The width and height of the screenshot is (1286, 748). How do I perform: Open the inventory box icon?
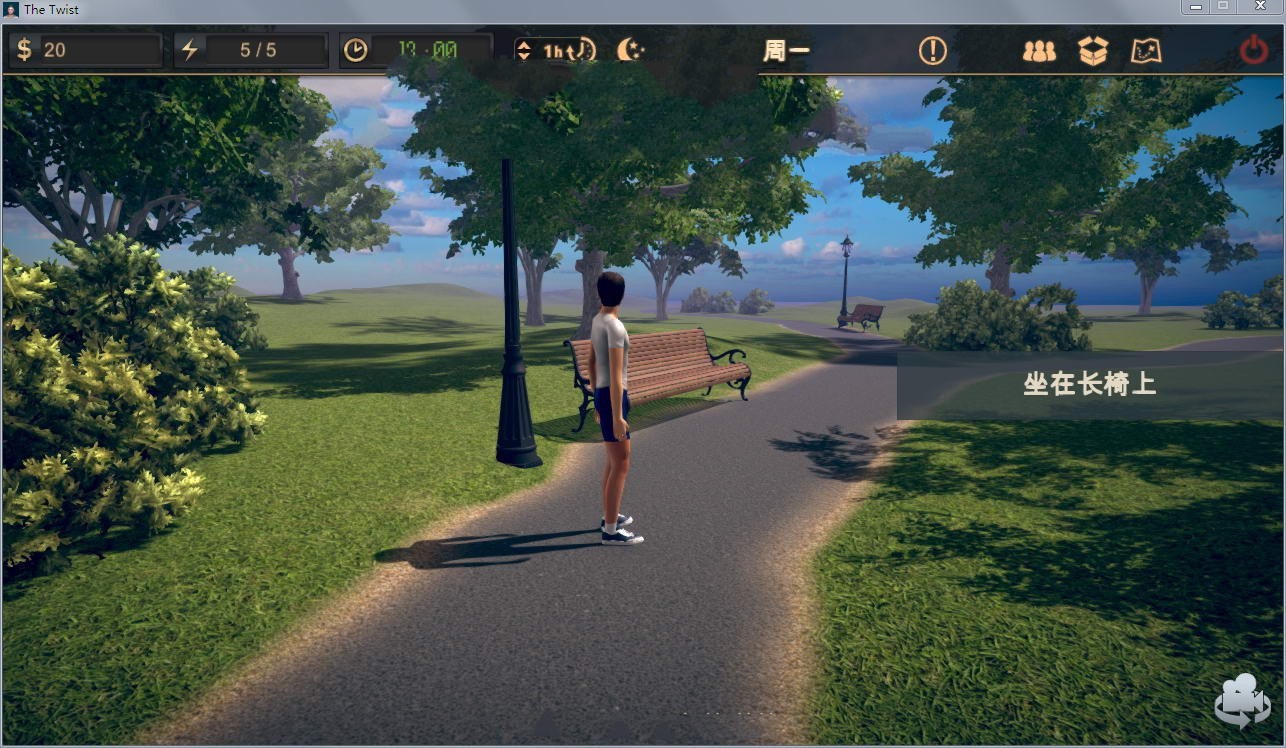[x=1093, y=51]
